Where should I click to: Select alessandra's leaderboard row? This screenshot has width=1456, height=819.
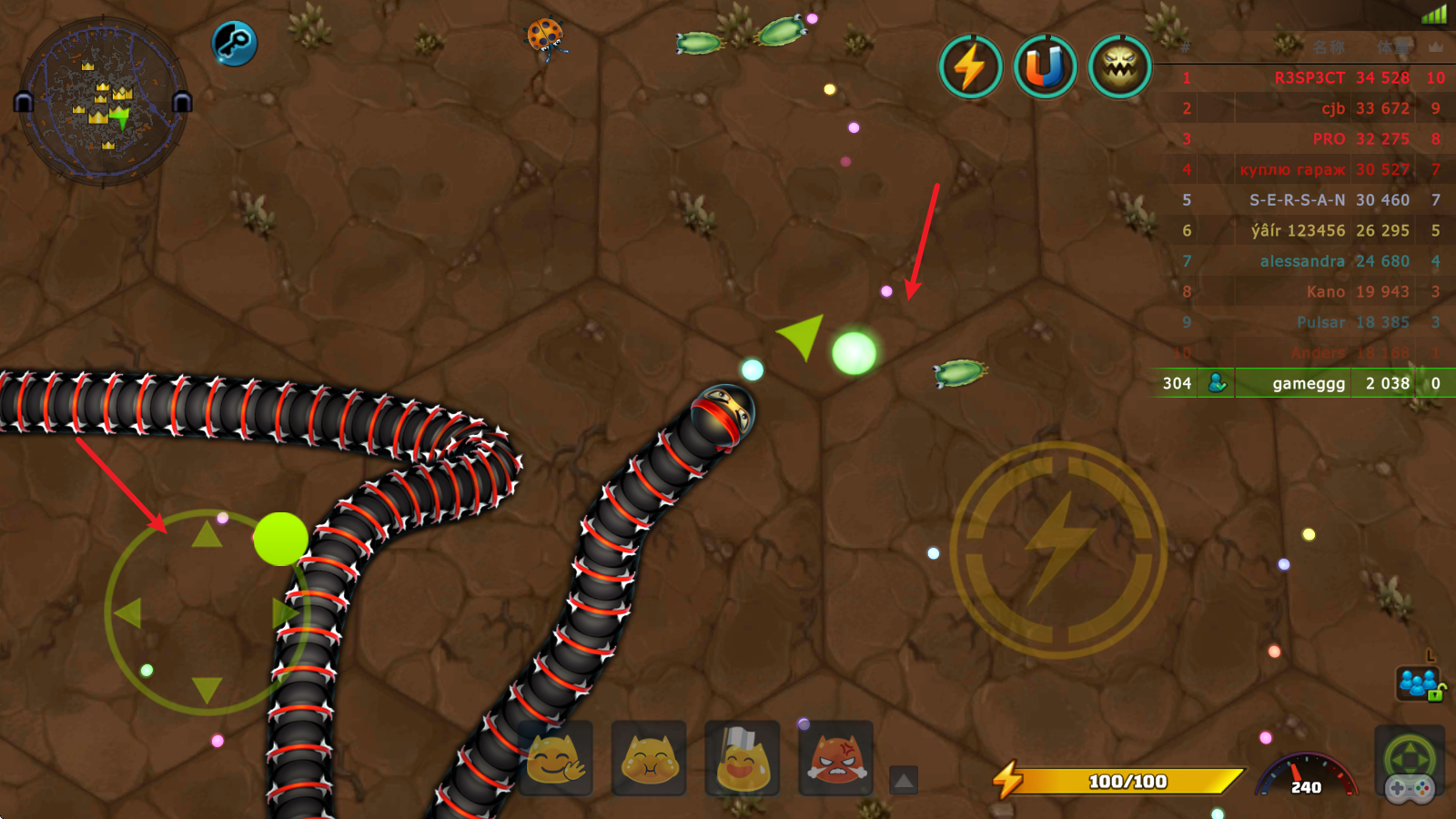click(1301, 261)
